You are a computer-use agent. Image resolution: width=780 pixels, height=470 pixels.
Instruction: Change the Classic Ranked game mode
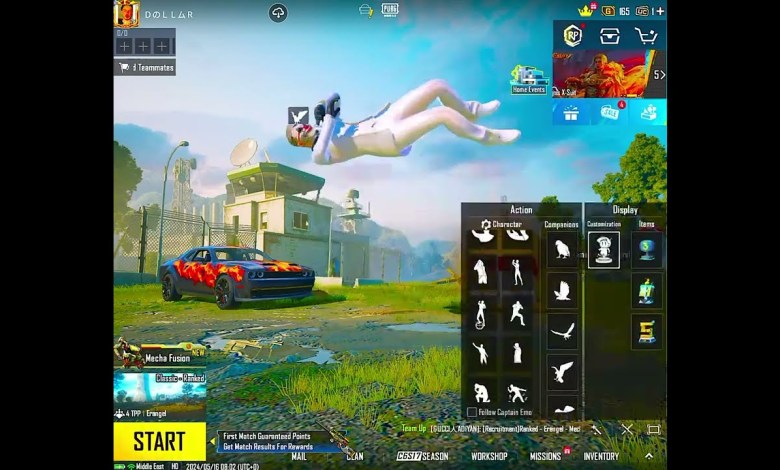(160, 386)
